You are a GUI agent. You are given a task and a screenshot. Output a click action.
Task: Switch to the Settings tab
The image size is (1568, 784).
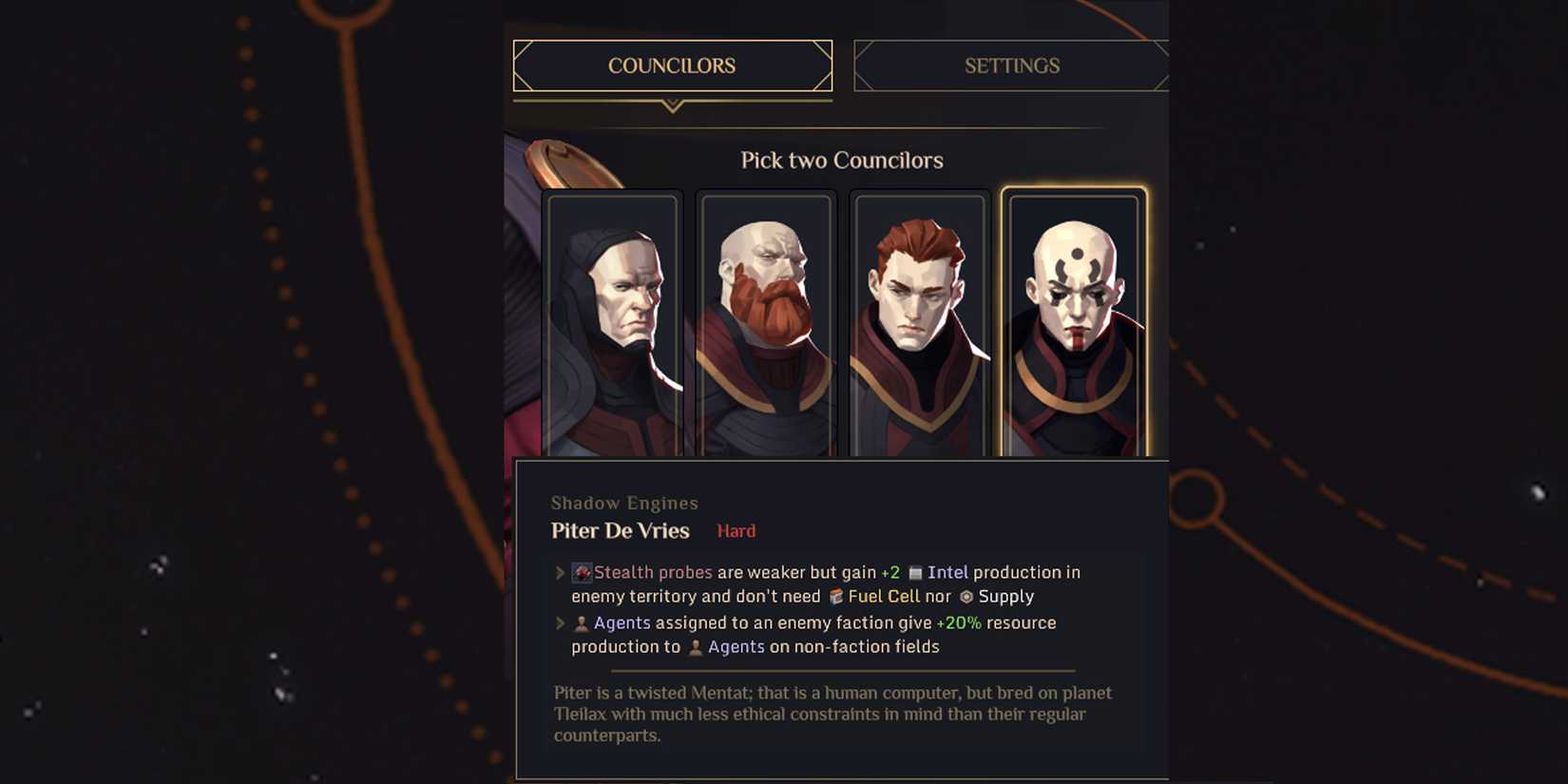click(1011, 65)
